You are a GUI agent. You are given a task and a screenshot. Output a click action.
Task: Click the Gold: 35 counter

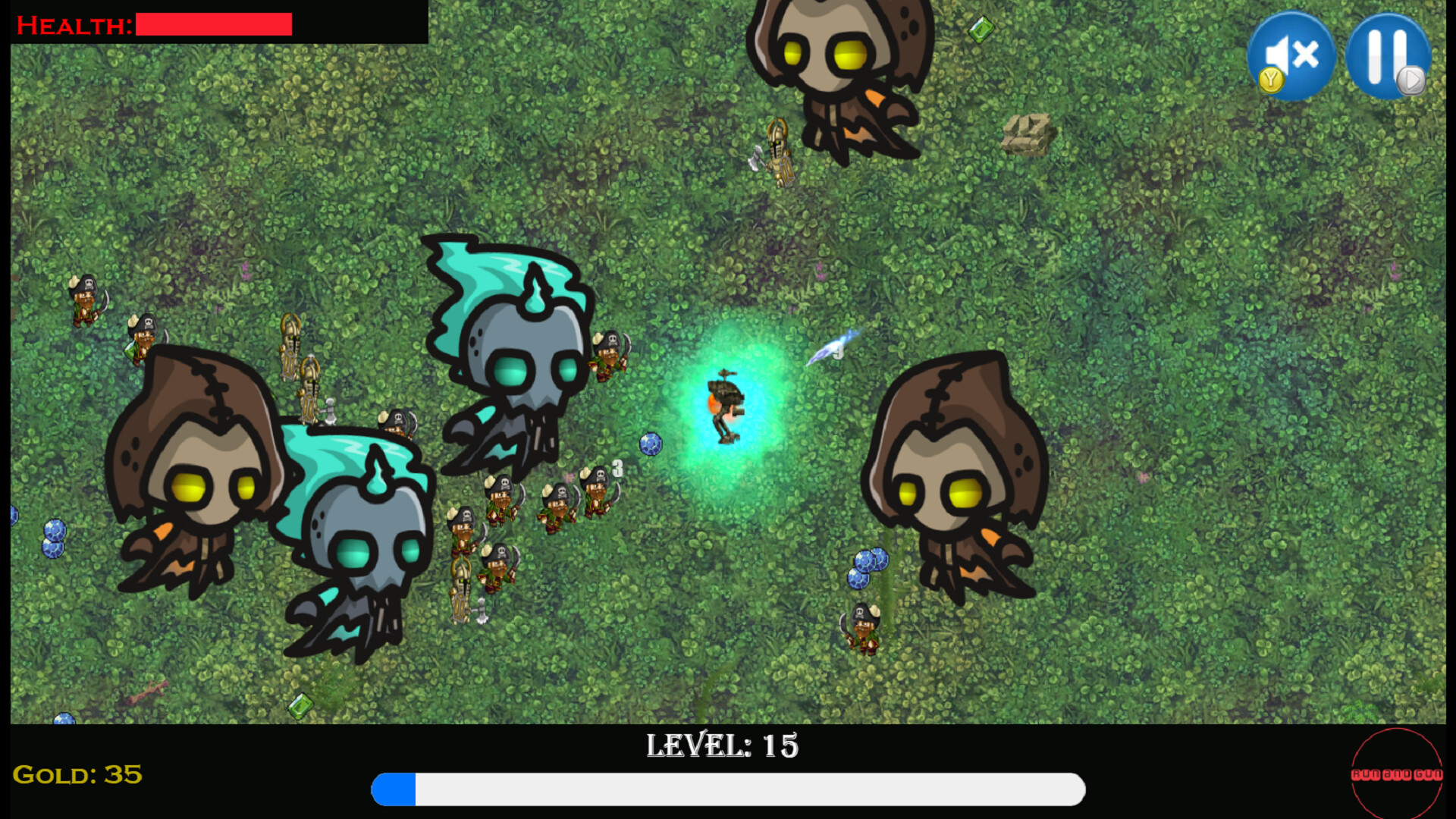pos(76,776)
